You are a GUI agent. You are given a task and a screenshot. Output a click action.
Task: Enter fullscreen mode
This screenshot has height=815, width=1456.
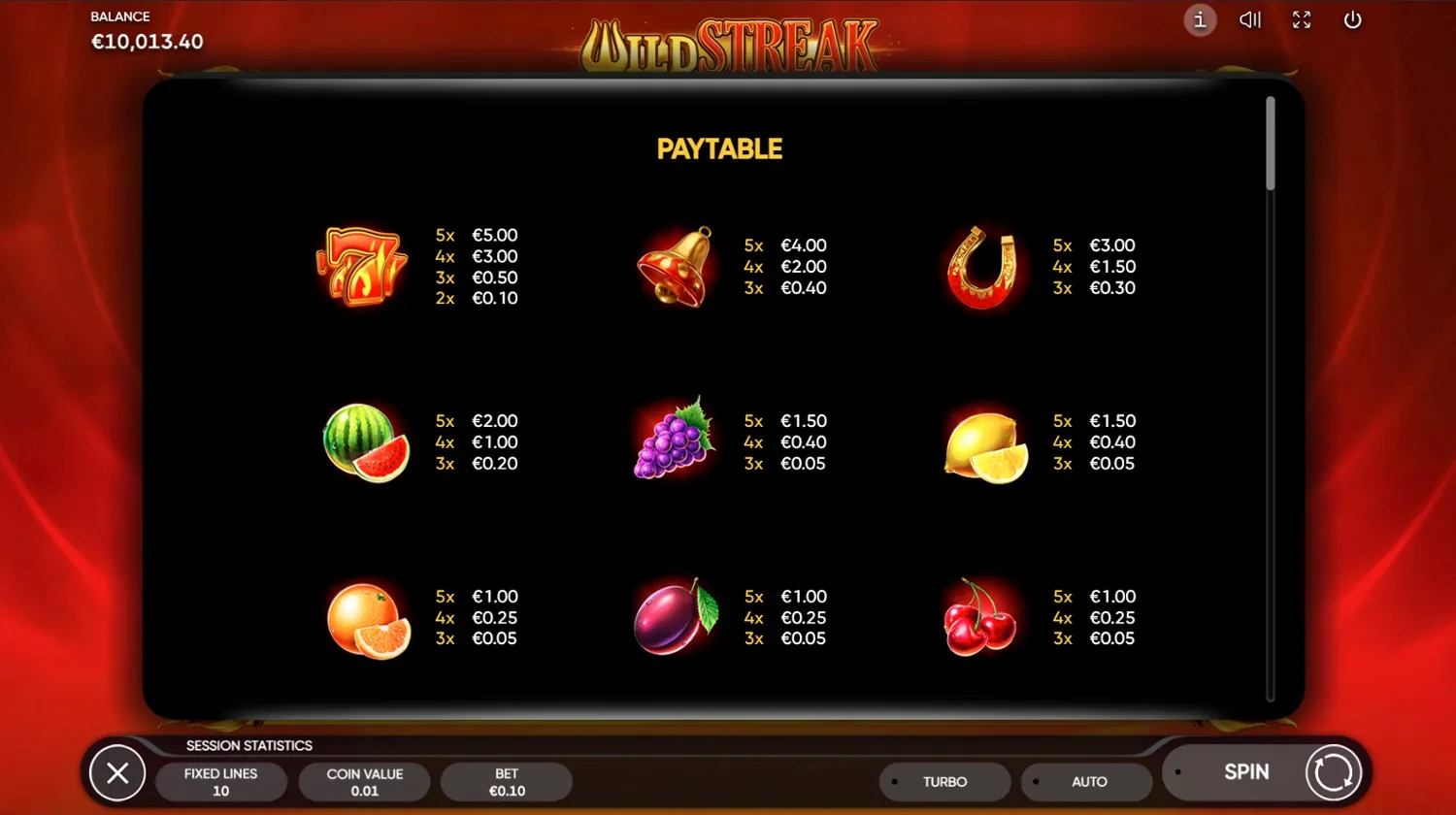click(x=1302, y=20)
